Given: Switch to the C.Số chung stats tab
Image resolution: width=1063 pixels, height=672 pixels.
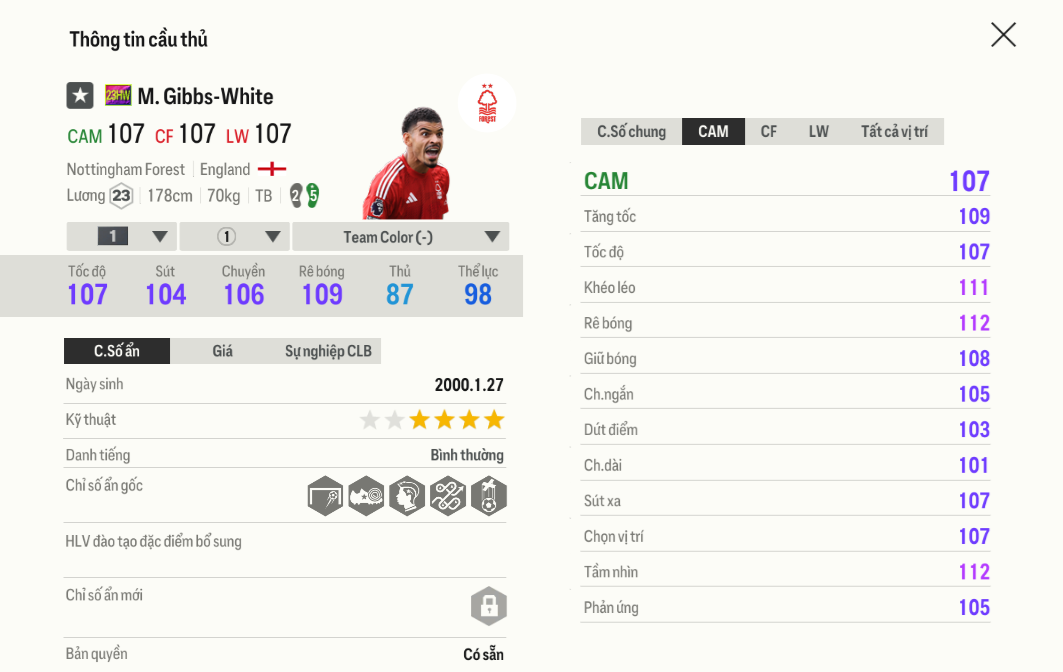Looking at the screenshot, I should coord(631,132).
